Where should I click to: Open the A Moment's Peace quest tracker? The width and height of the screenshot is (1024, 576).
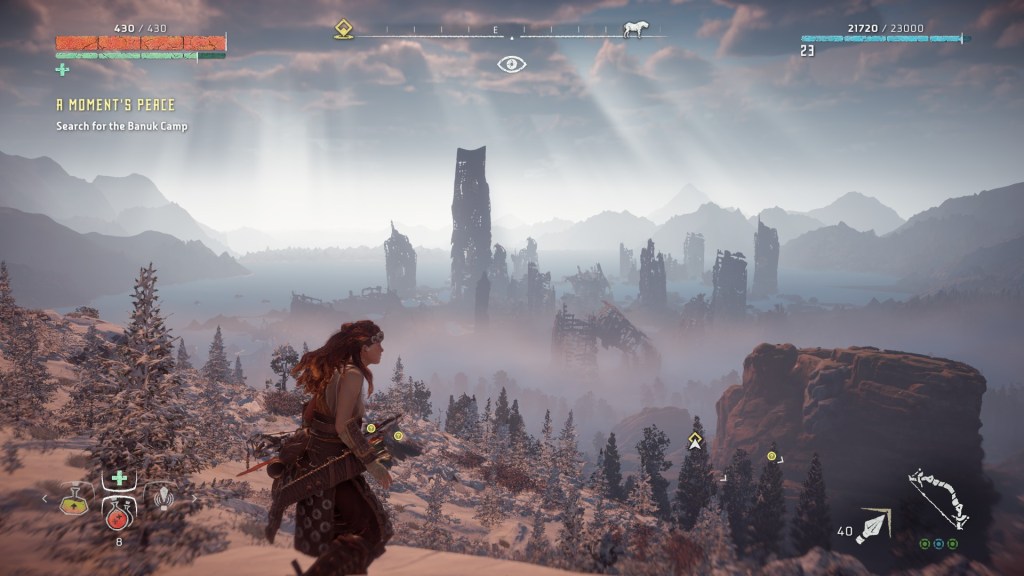click(115, 105)
